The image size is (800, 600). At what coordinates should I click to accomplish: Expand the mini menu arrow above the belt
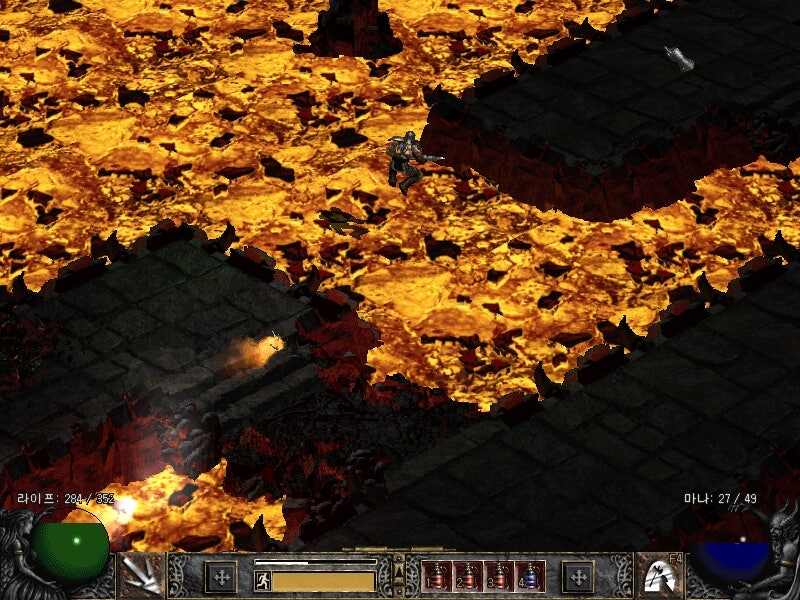tap(400, 570)
